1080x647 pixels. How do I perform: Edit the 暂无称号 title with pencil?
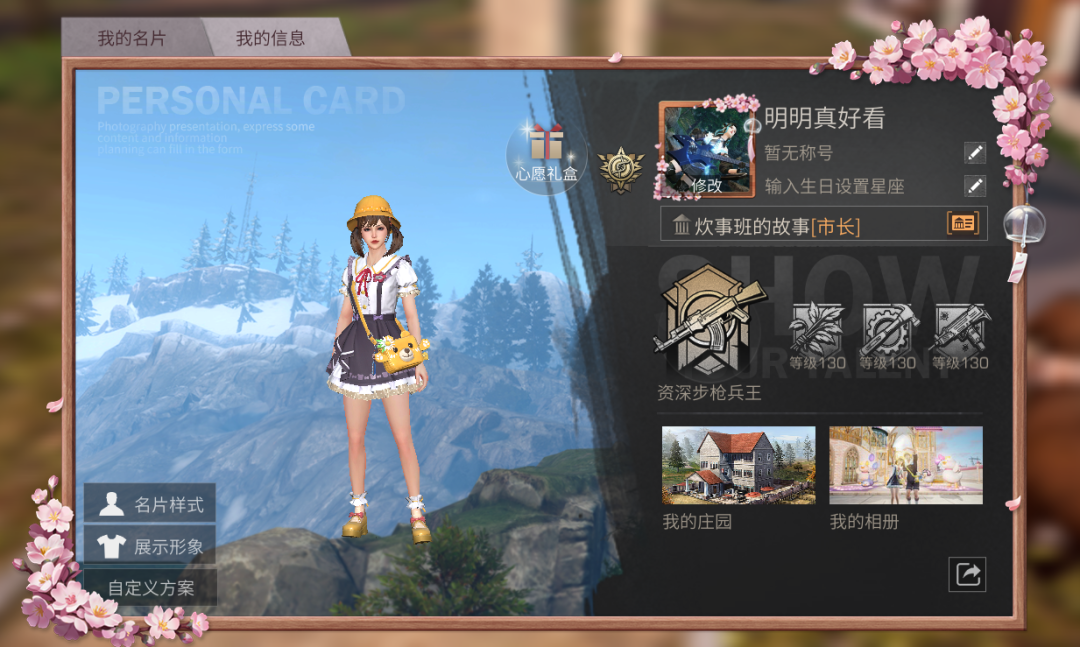[974, 153]
